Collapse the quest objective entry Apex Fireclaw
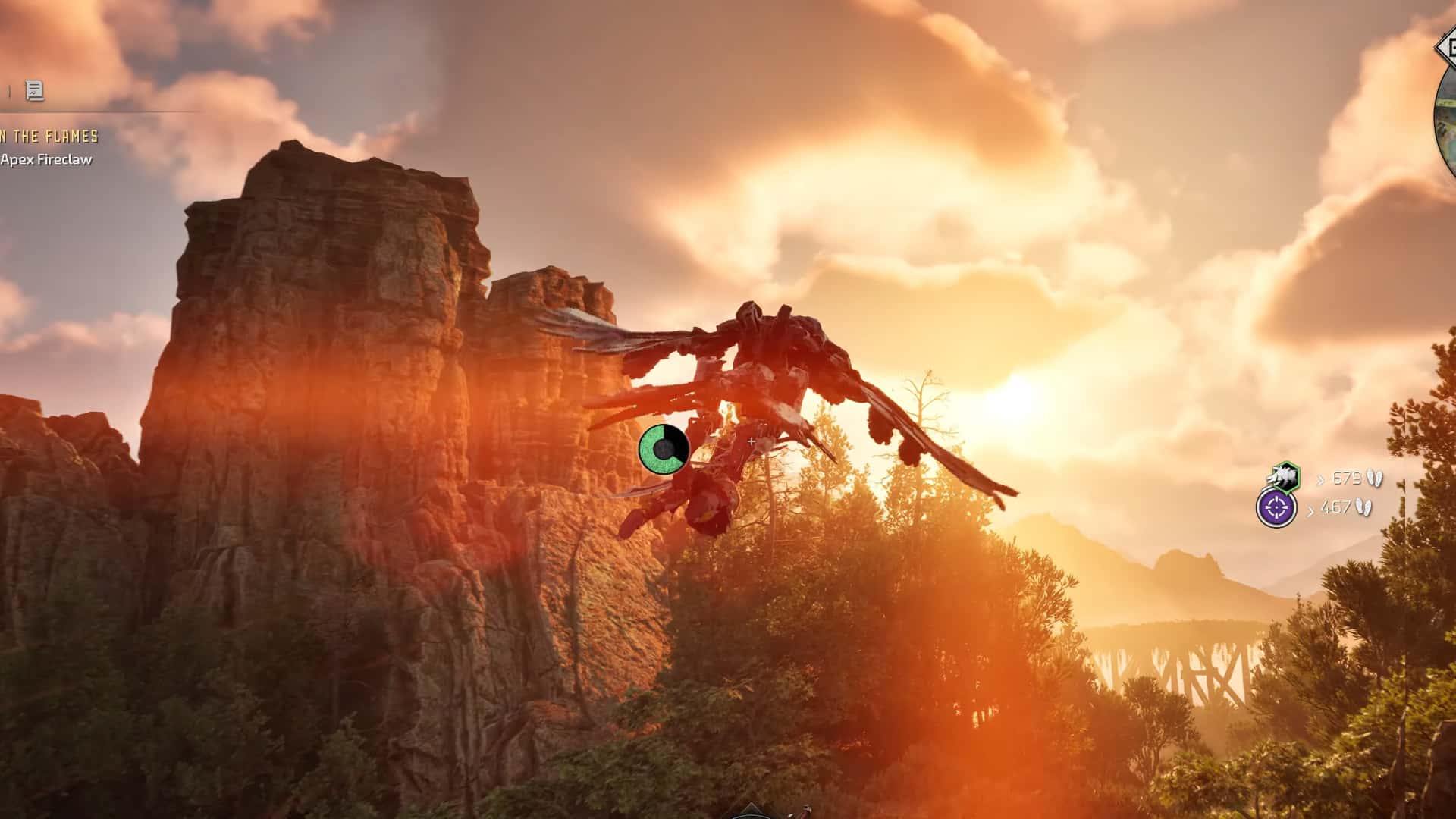The height and width of the screenshot is (819, 1456). click(x=46, y=160)
